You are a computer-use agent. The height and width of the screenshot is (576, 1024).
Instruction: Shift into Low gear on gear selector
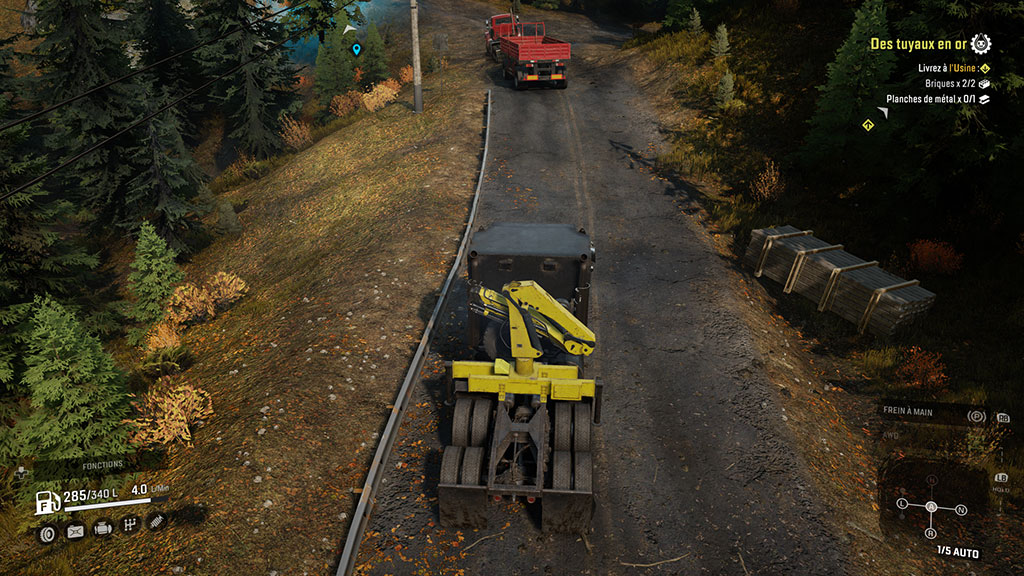[902, 502]
